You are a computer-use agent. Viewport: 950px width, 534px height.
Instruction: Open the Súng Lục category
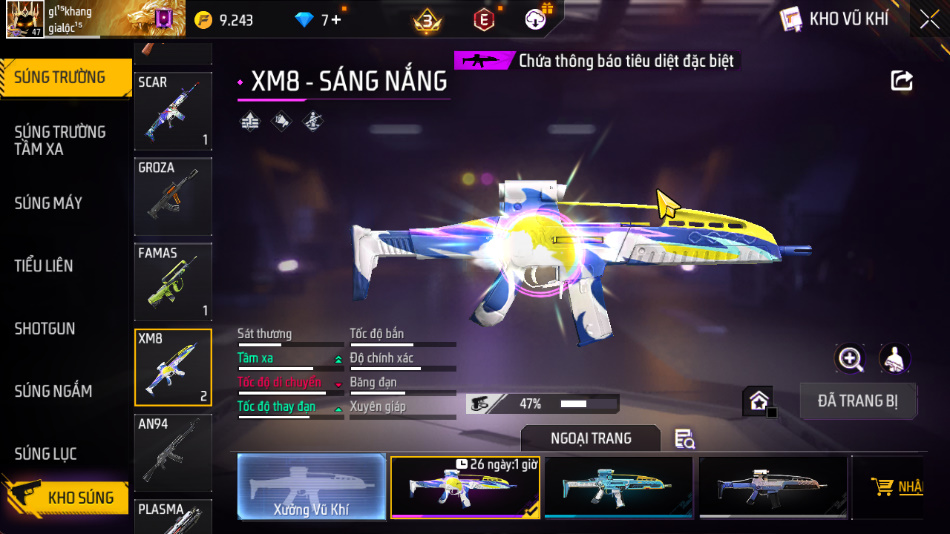(x=46, y=454)
